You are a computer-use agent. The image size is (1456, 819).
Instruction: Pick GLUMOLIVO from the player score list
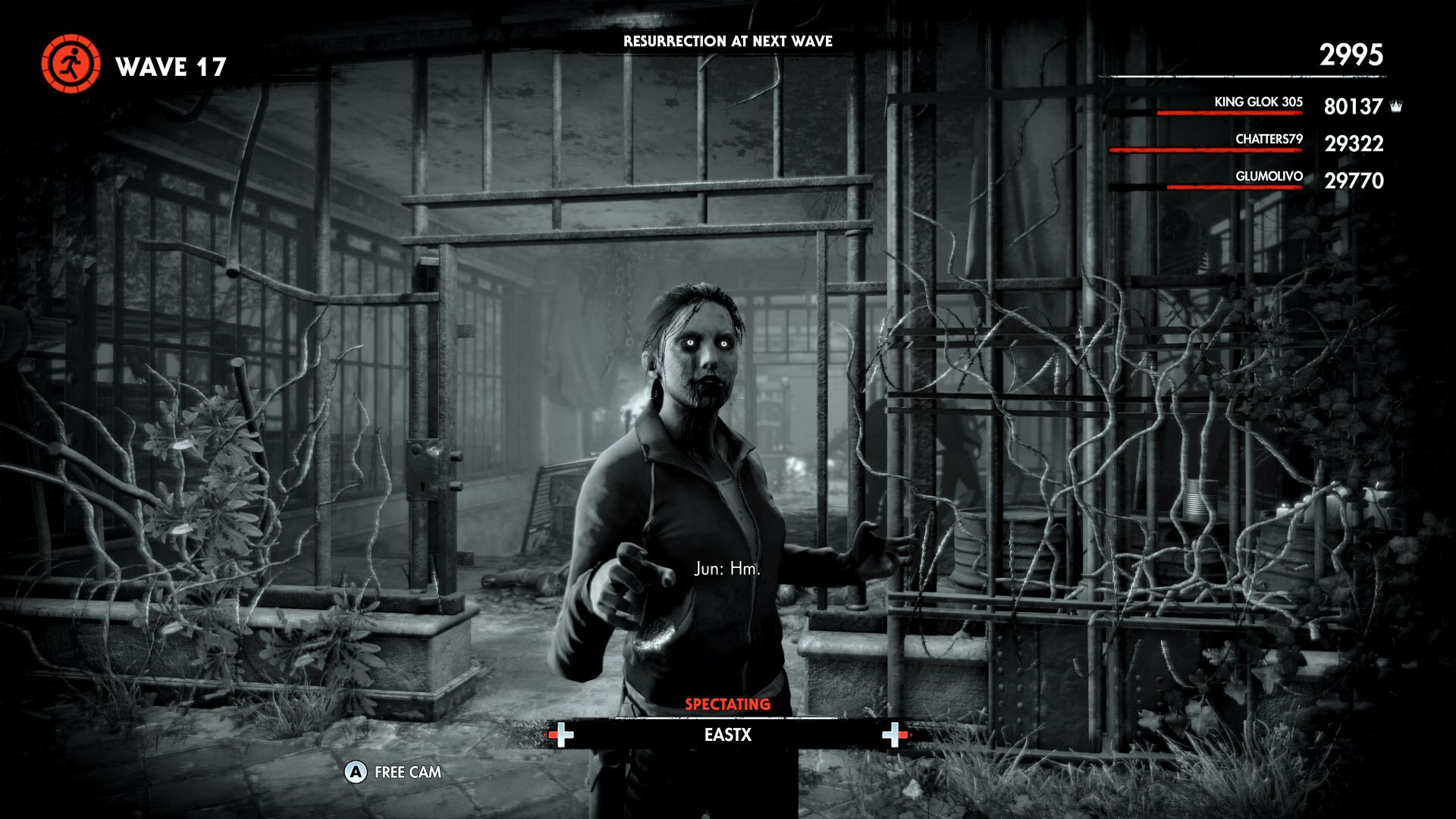[x=1268, y=177]
